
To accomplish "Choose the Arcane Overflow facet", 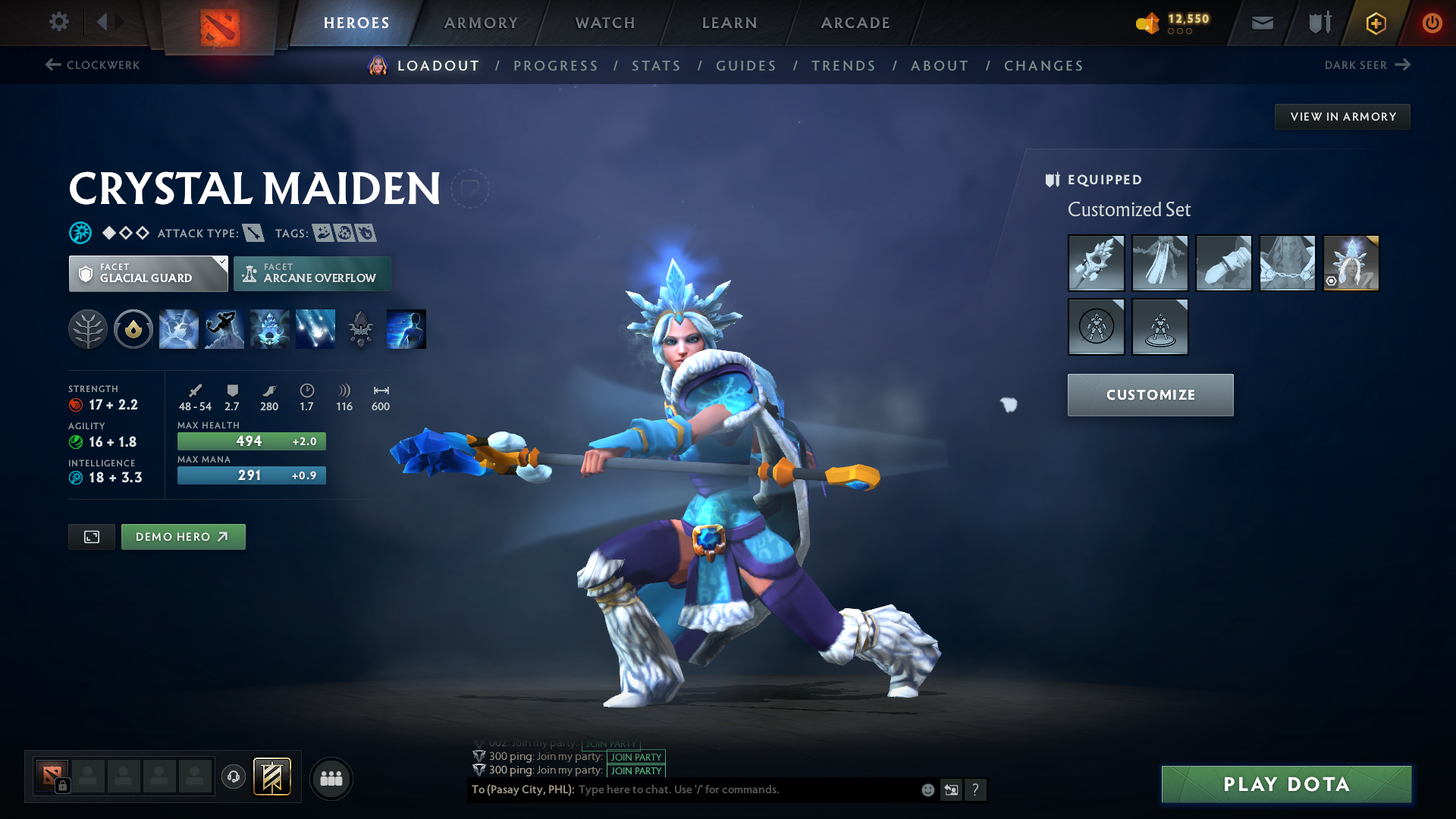I will click(x=312, y=274).
